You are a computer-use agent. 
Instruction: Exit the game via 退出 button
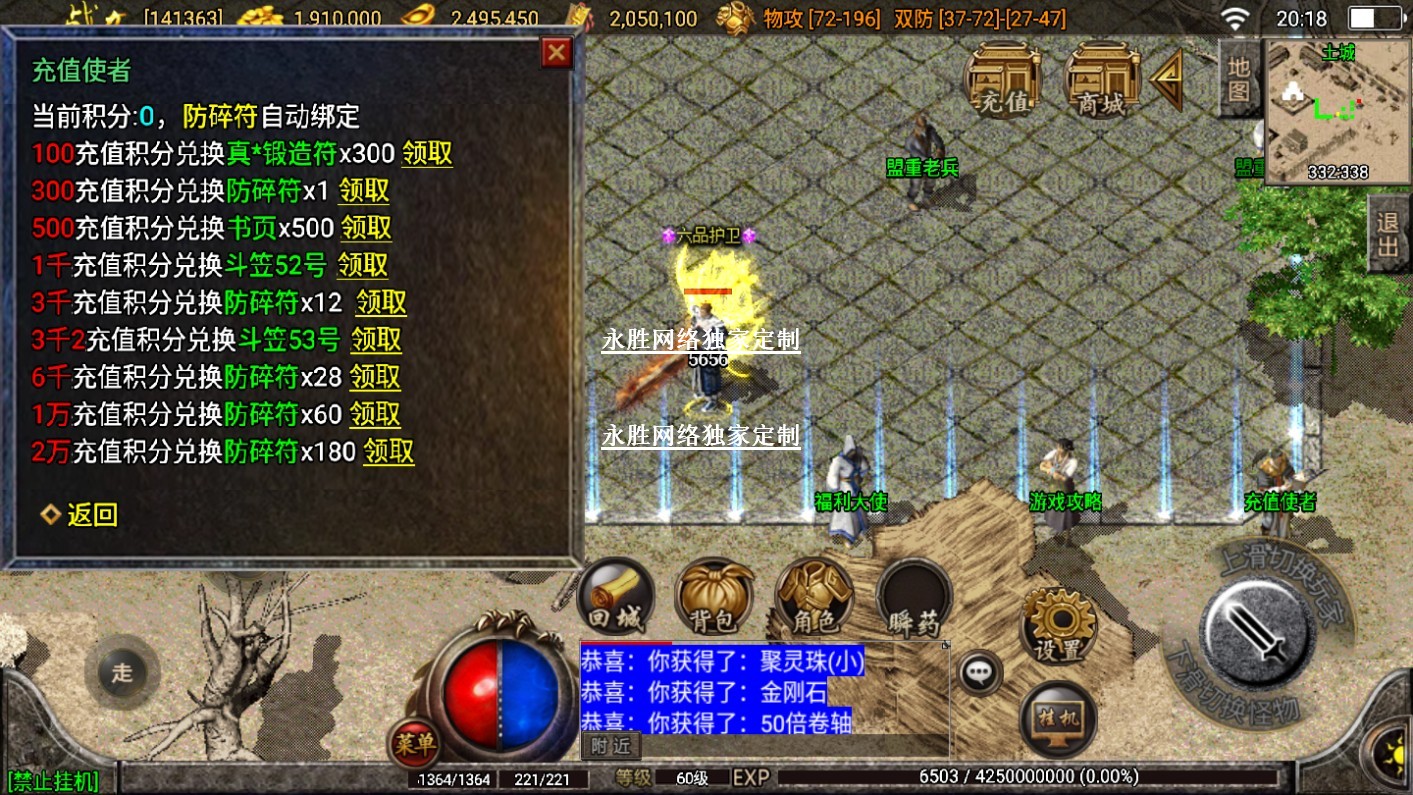coord(1388,234)
